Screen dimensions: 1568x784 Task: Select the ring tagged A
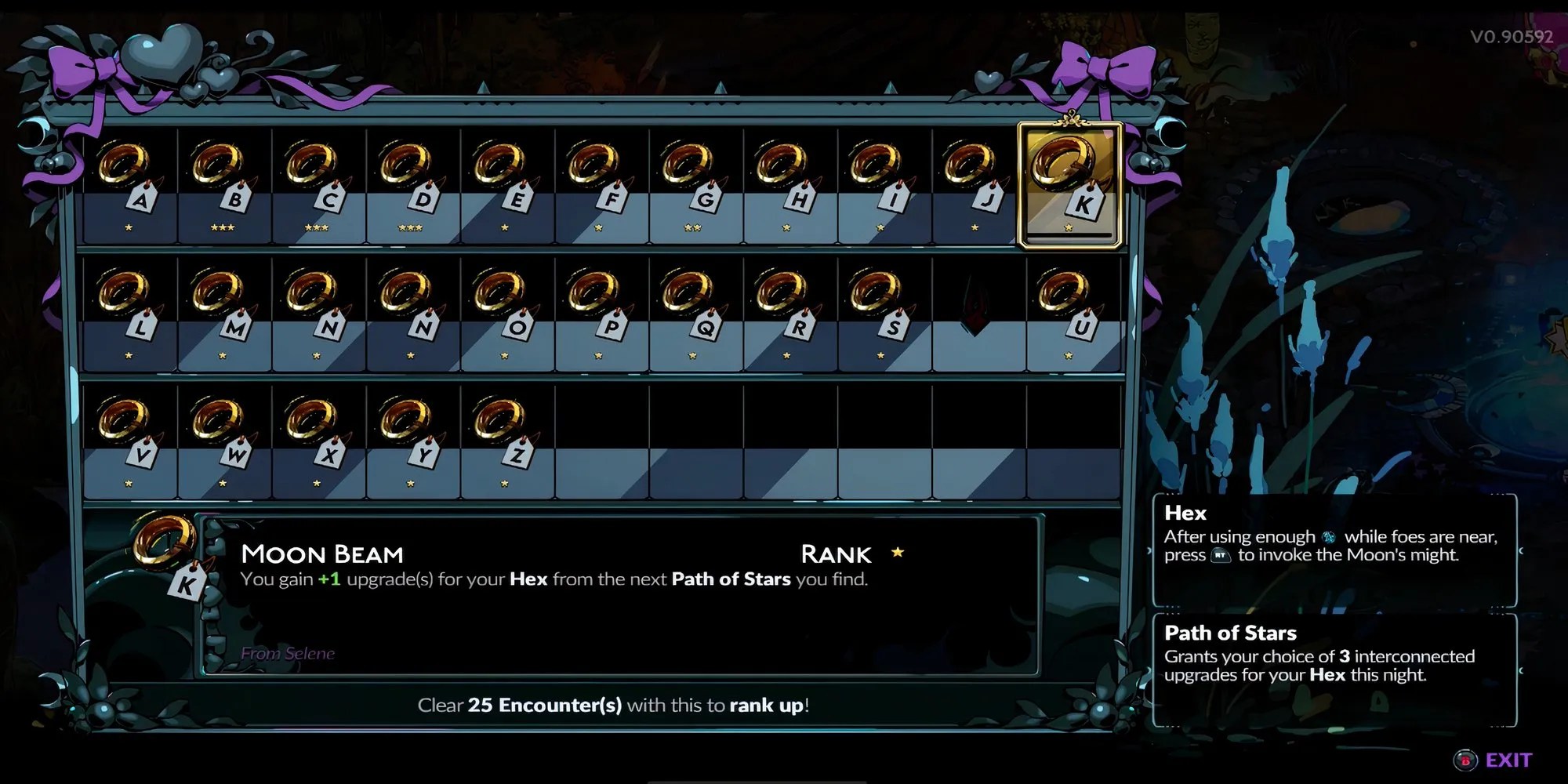(129, 182)
